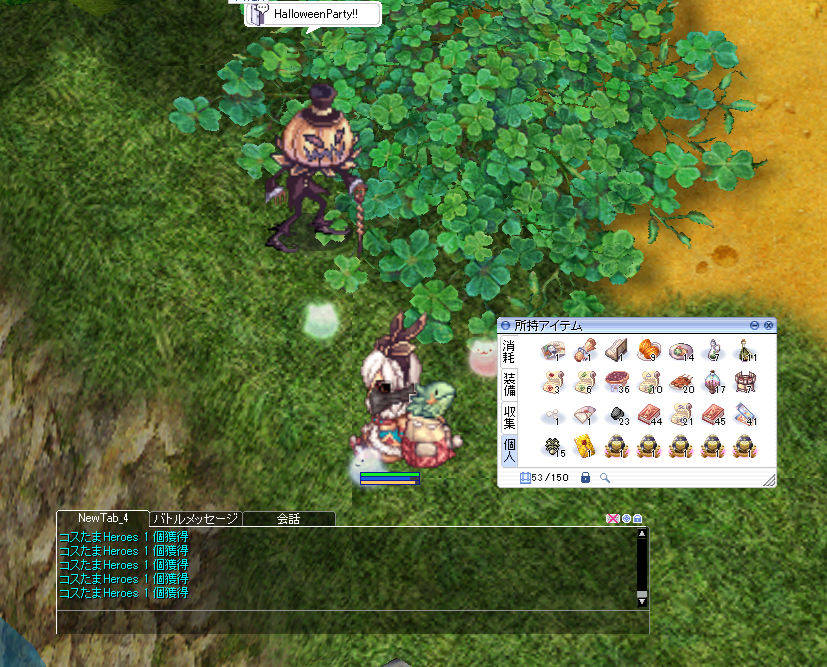This screenshot has width=827, height=667.
Task: Click the chat text input field
Action: coord(350,621)
